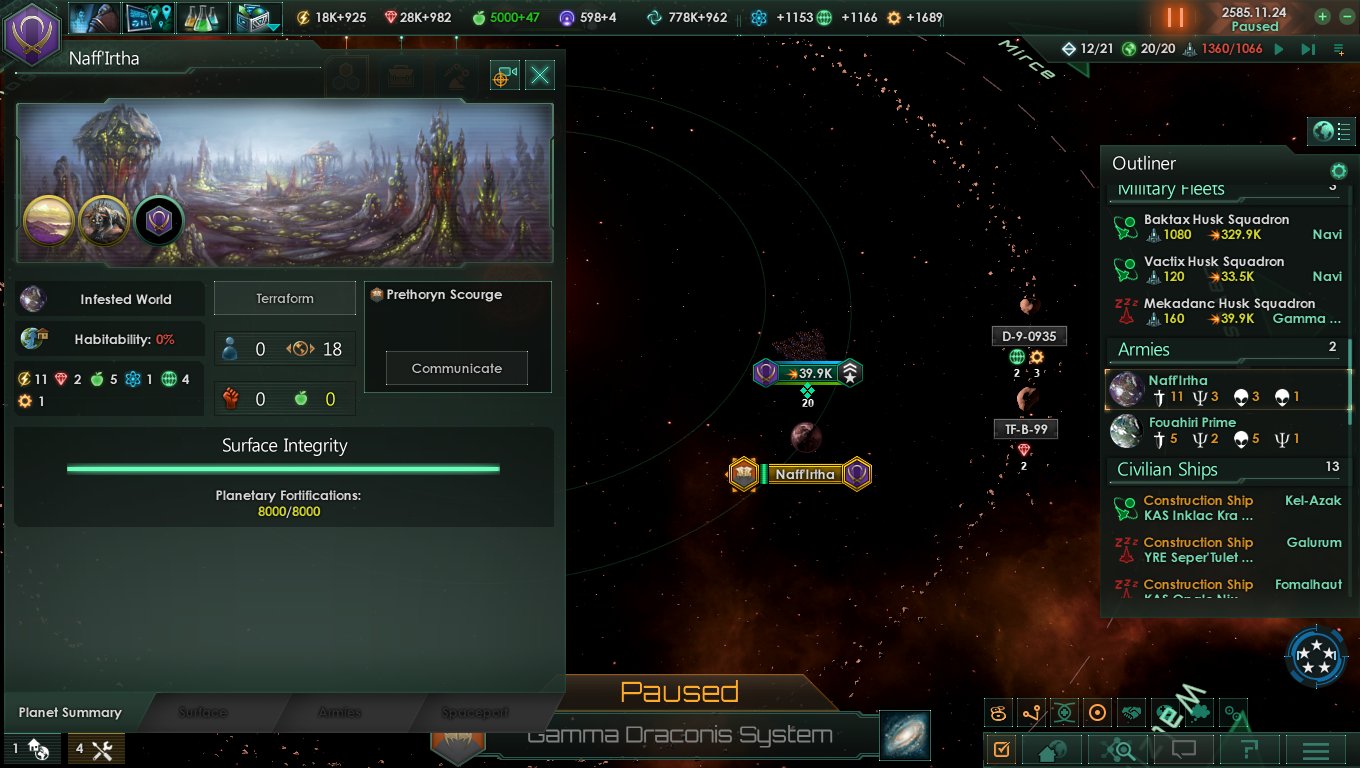The width and height of the screenshot is (1360, 768).
Task: Select the Naff'Irtha planet label on the map
Action: coord(804,474)
